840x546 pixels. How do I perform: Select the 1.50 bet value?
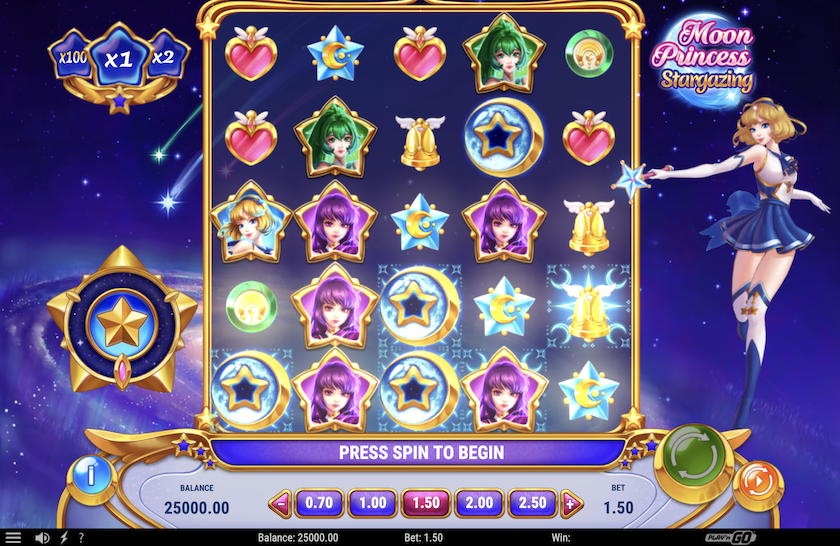426,503
